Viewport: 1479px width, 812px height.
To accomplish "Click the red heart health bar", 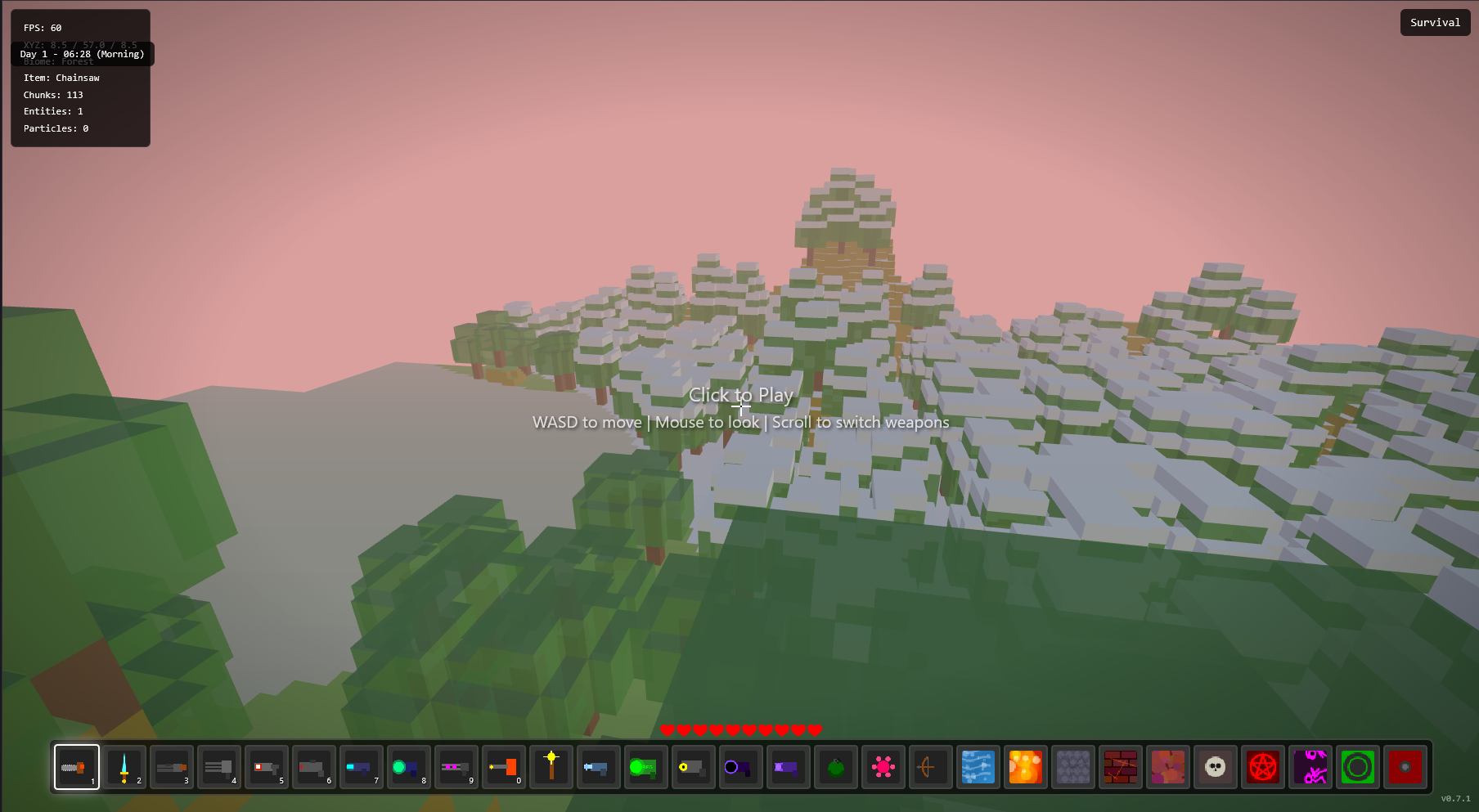I will pos(740,729).
